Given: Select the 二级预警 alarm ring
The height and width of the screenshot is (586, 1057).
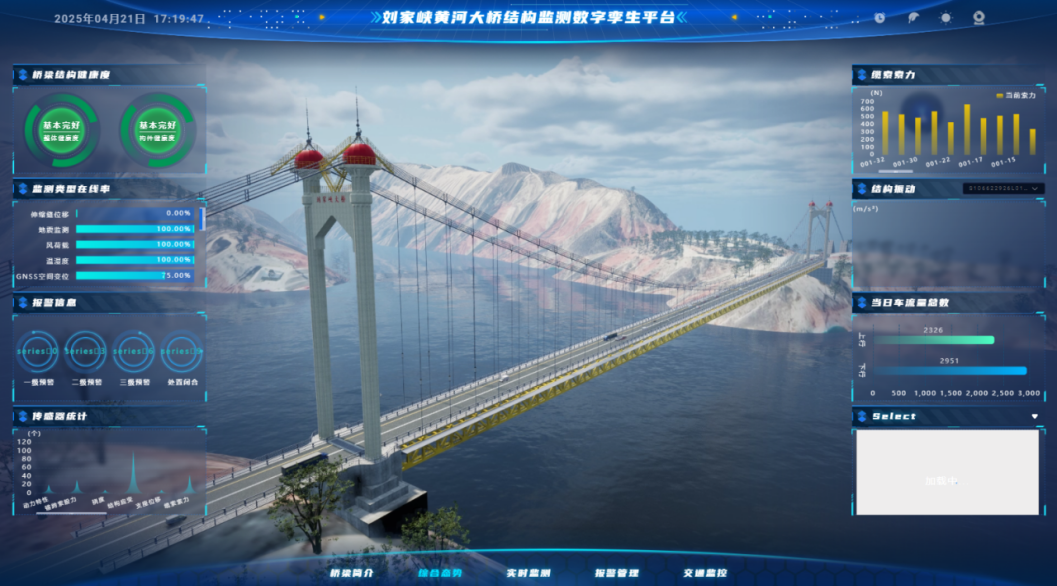Looking at the screenshot, I should 85,352.
